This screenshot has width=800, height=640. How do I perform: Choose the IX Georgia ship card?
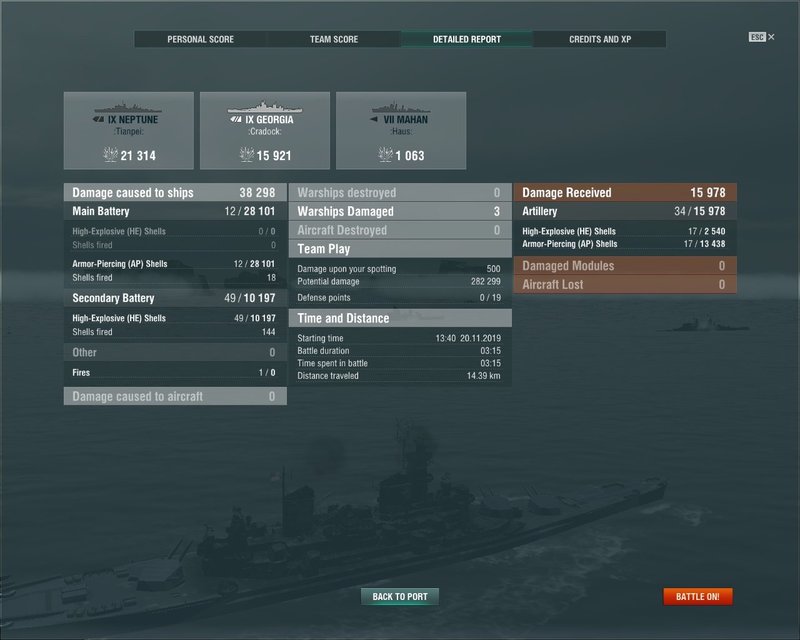pyautogui.click(x=264, y=130)
